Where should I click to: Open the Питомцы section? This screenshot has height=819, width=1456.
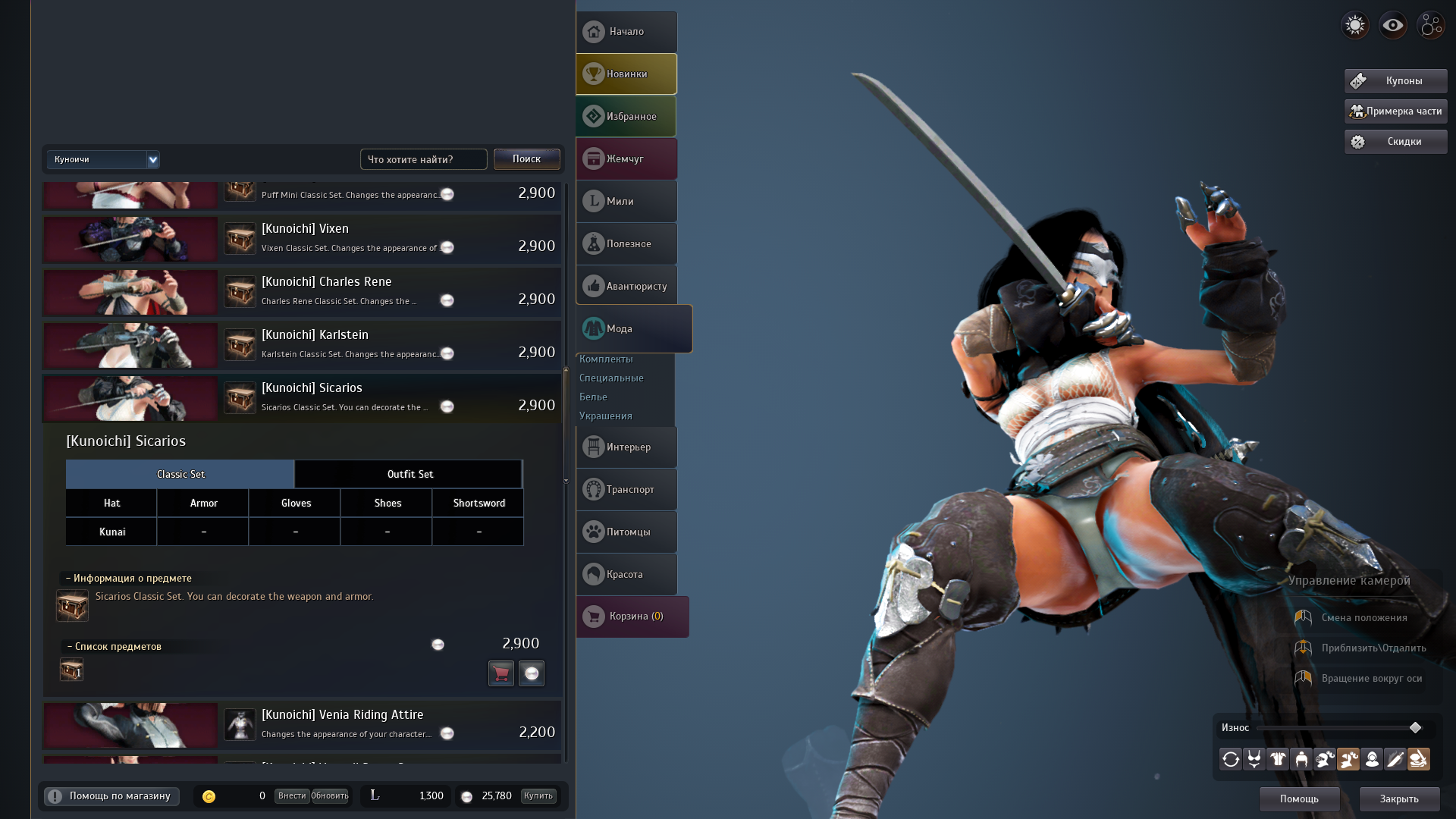pos(626,532)
